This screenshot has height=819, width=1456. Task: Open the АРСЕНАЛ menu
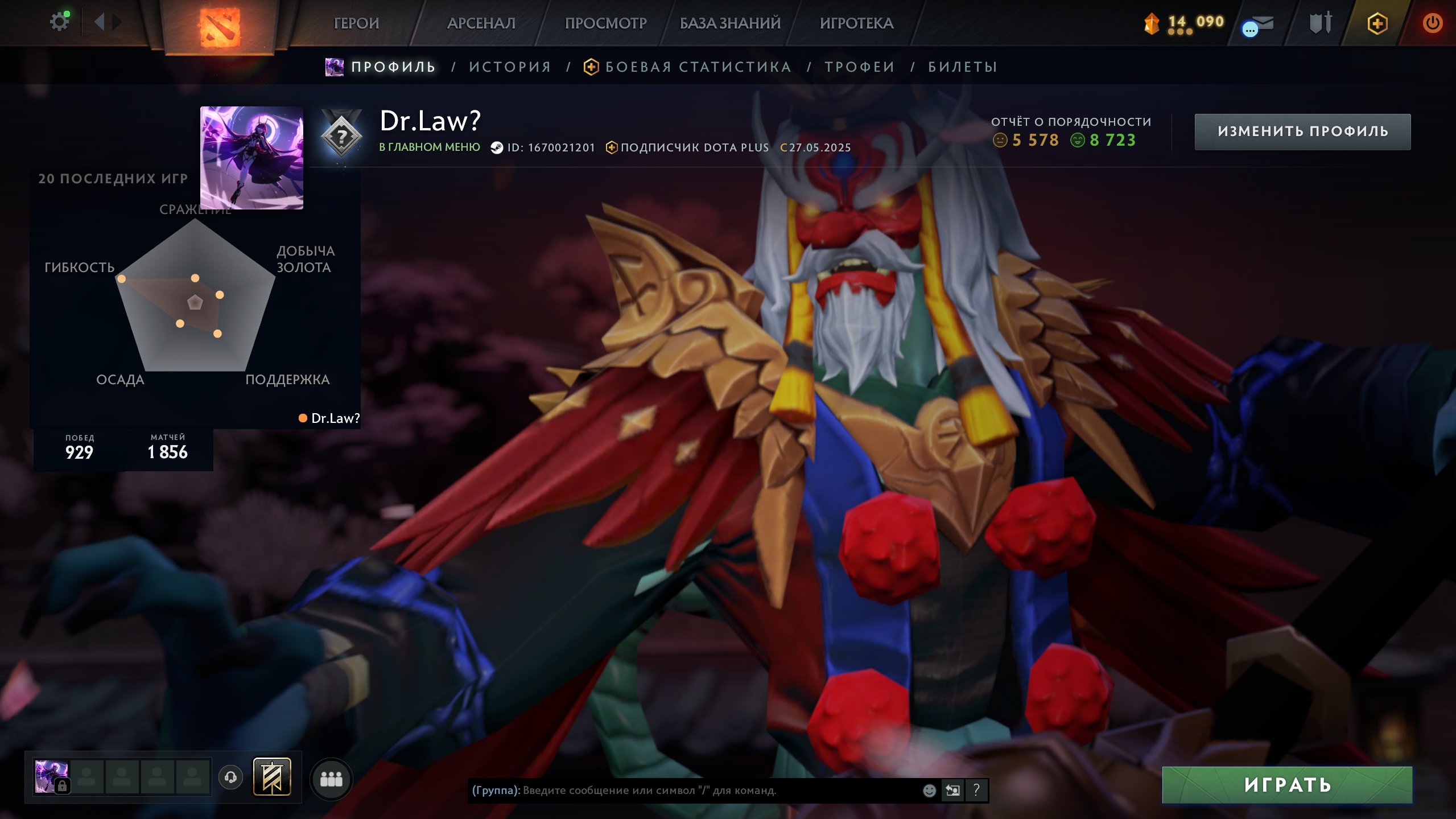[x=481, y=23]
